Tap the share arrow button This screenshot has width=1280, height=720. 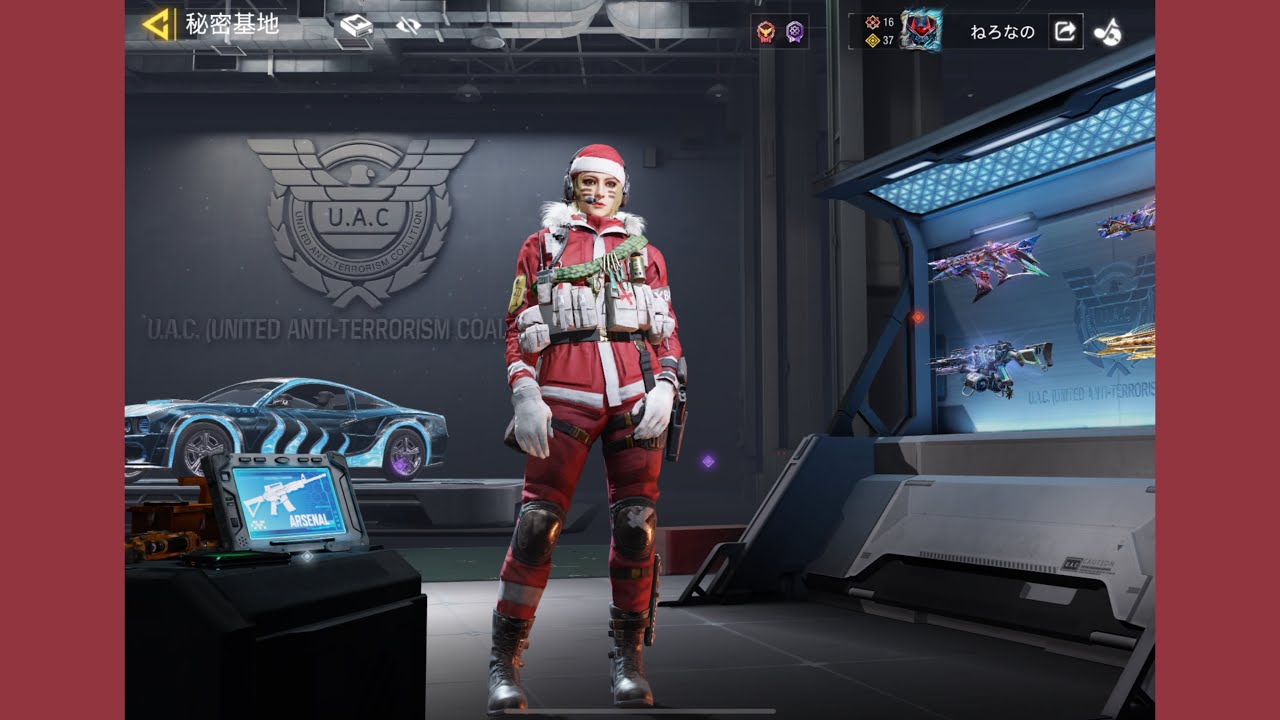coord(1065,32)
